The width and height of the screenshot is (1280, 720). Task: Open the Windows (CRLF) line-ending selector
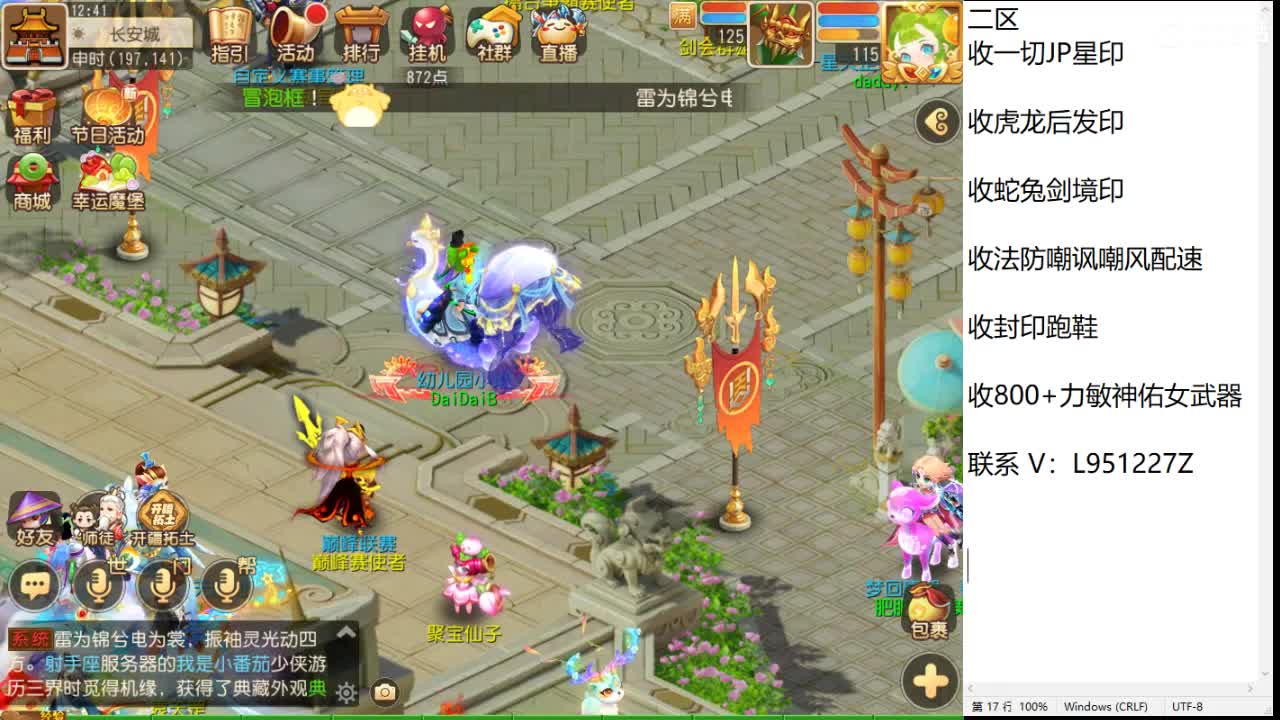click(1106, 705)
